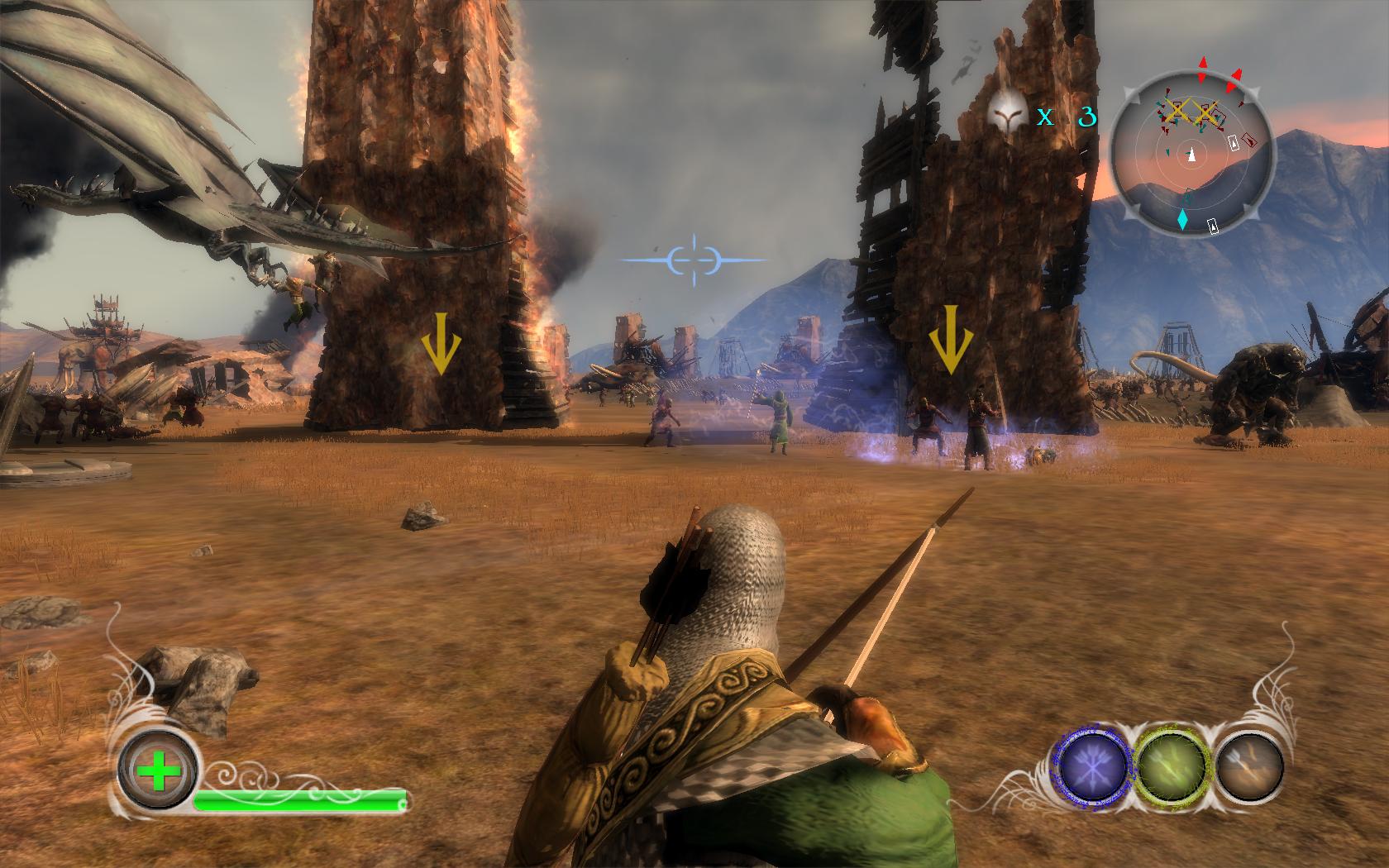The width and height of the screenshot is (1389, 868).
Task: Select the cyan diamond marker on minimap
Action: click(1183, 219)
